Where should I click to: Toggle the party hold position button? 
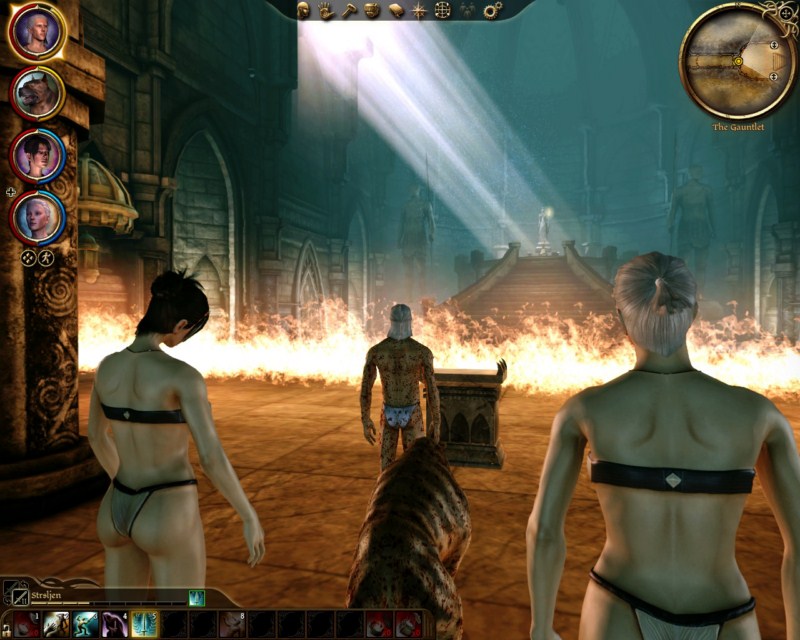[x=47, y=257]
